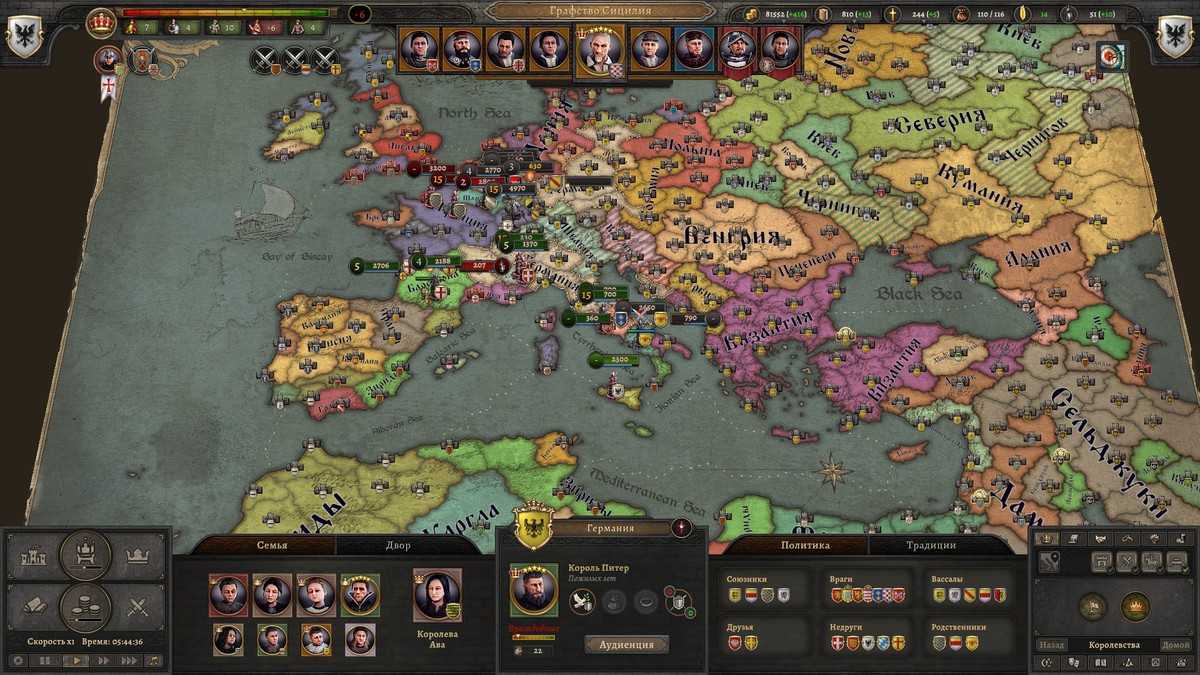The image size is (1200, 675).
Task: Switch to the Традиции tab
Action: [x=928, y=545]
